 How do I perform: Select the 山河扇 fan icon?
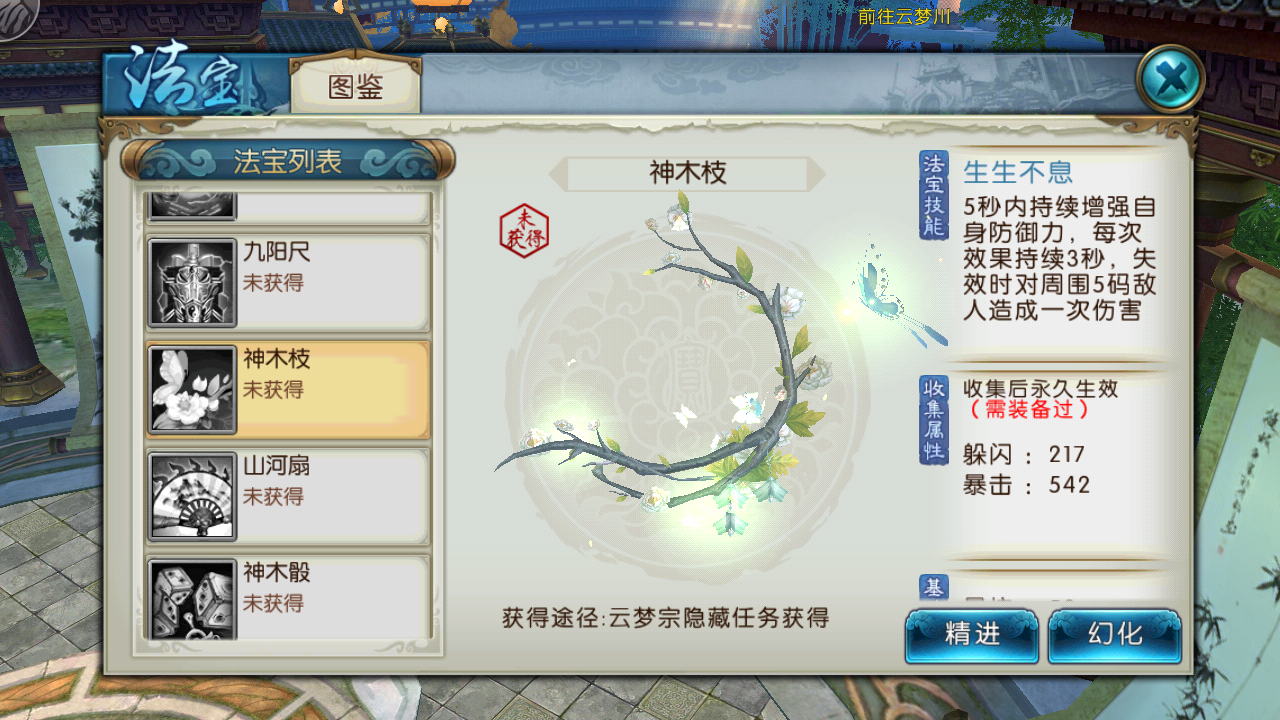click(191, 494)
